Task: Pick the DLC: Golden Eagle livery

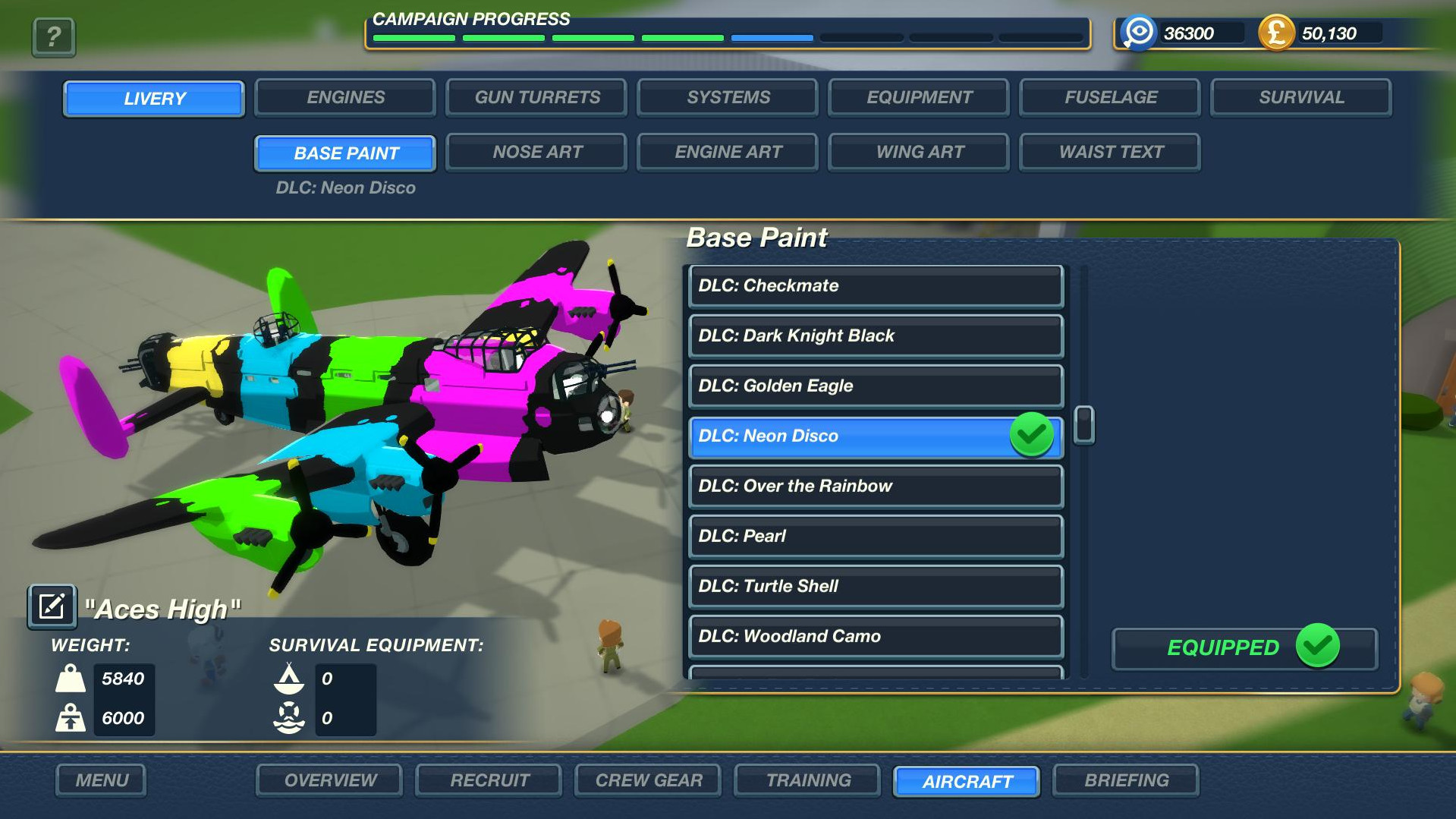Action: 876,386
